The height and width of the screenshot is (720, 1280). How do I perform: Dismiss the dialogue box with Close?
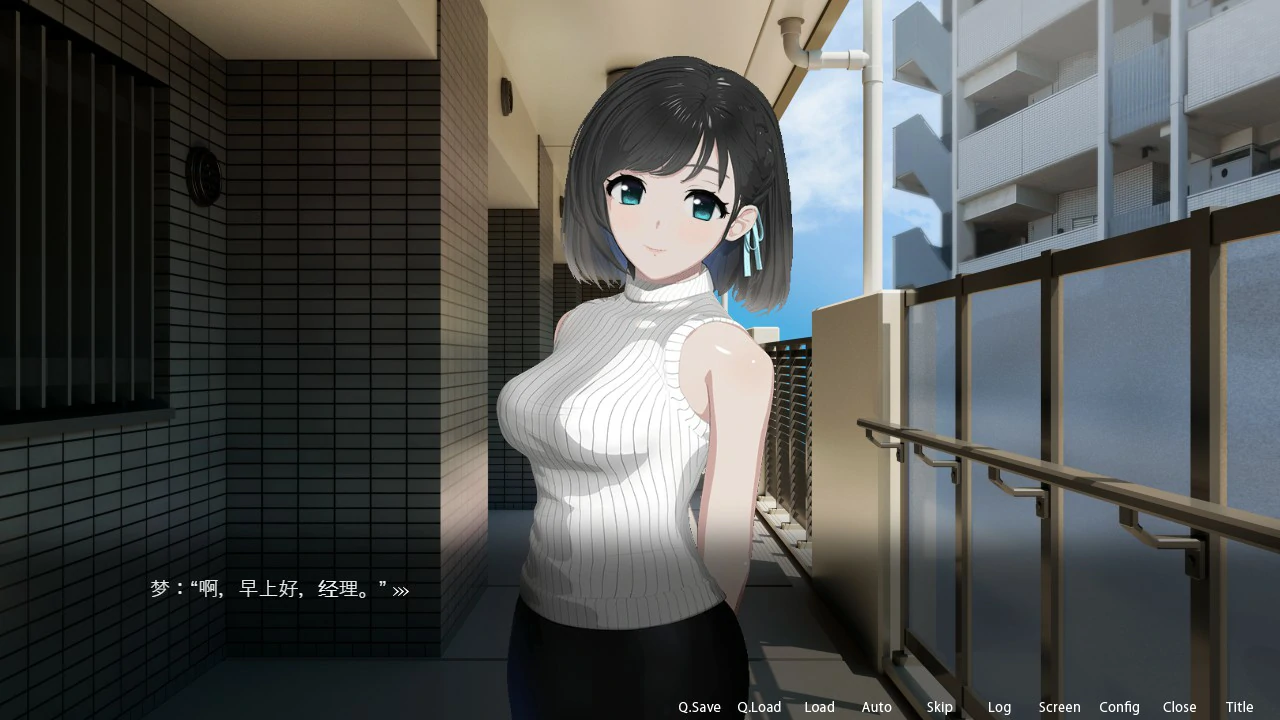coord(1179,707)
